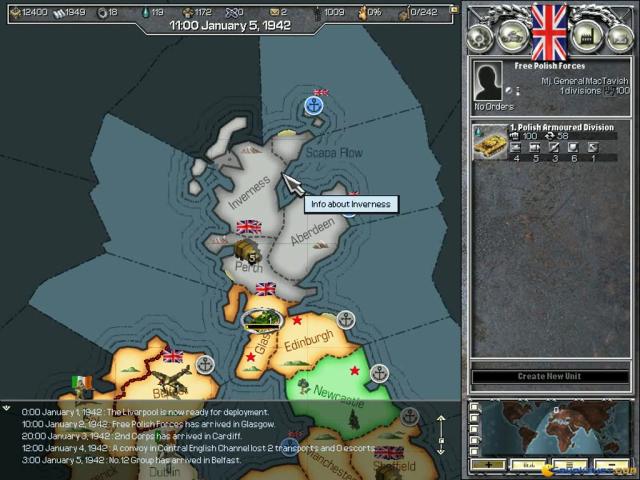This screenshot has height=480, width=640.
Task: Select the naval anchor marker at Scapa Flow
Action: point(314,104)
